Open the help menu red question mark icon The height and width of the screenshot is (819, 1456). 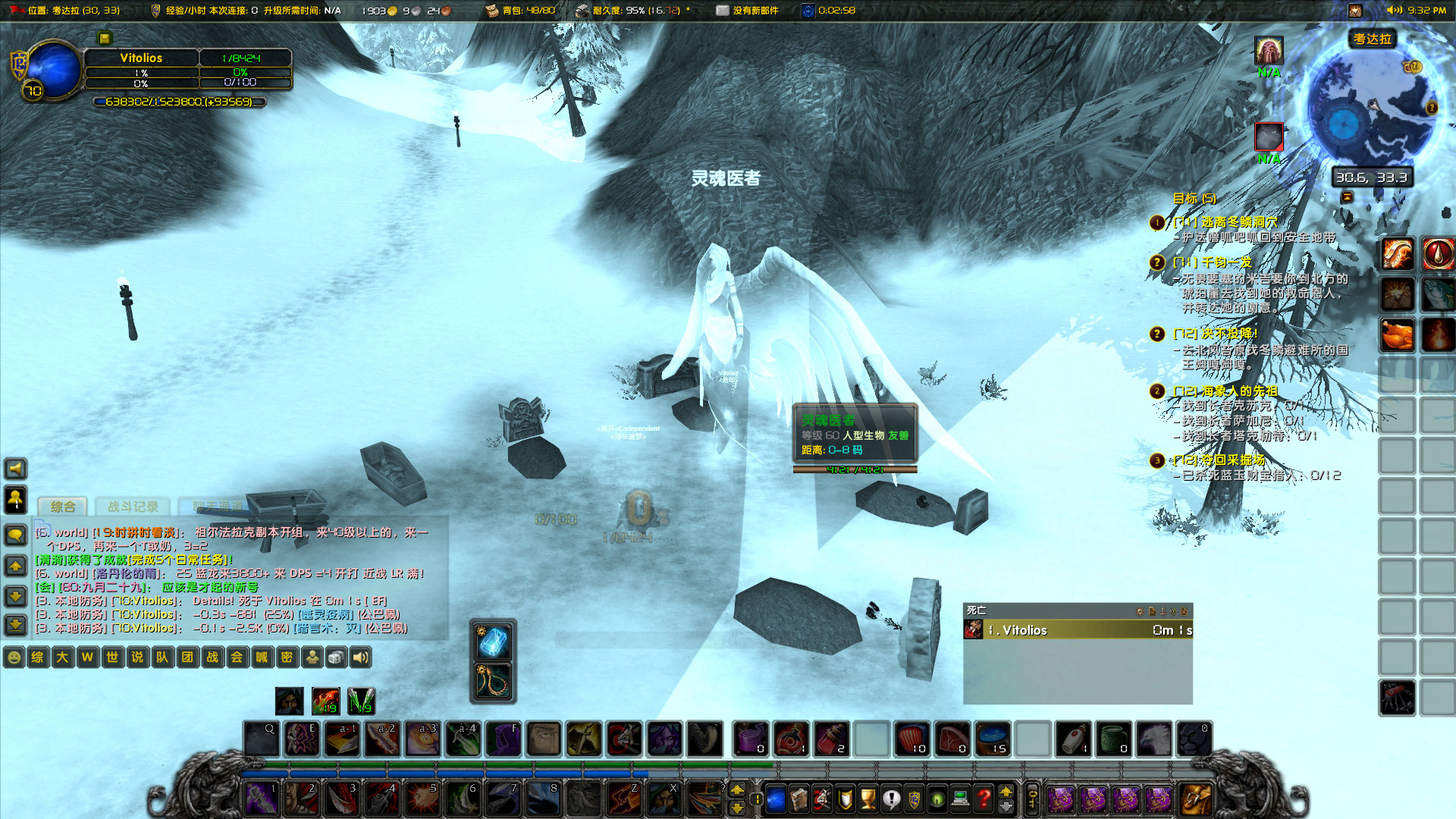(982, 798)
